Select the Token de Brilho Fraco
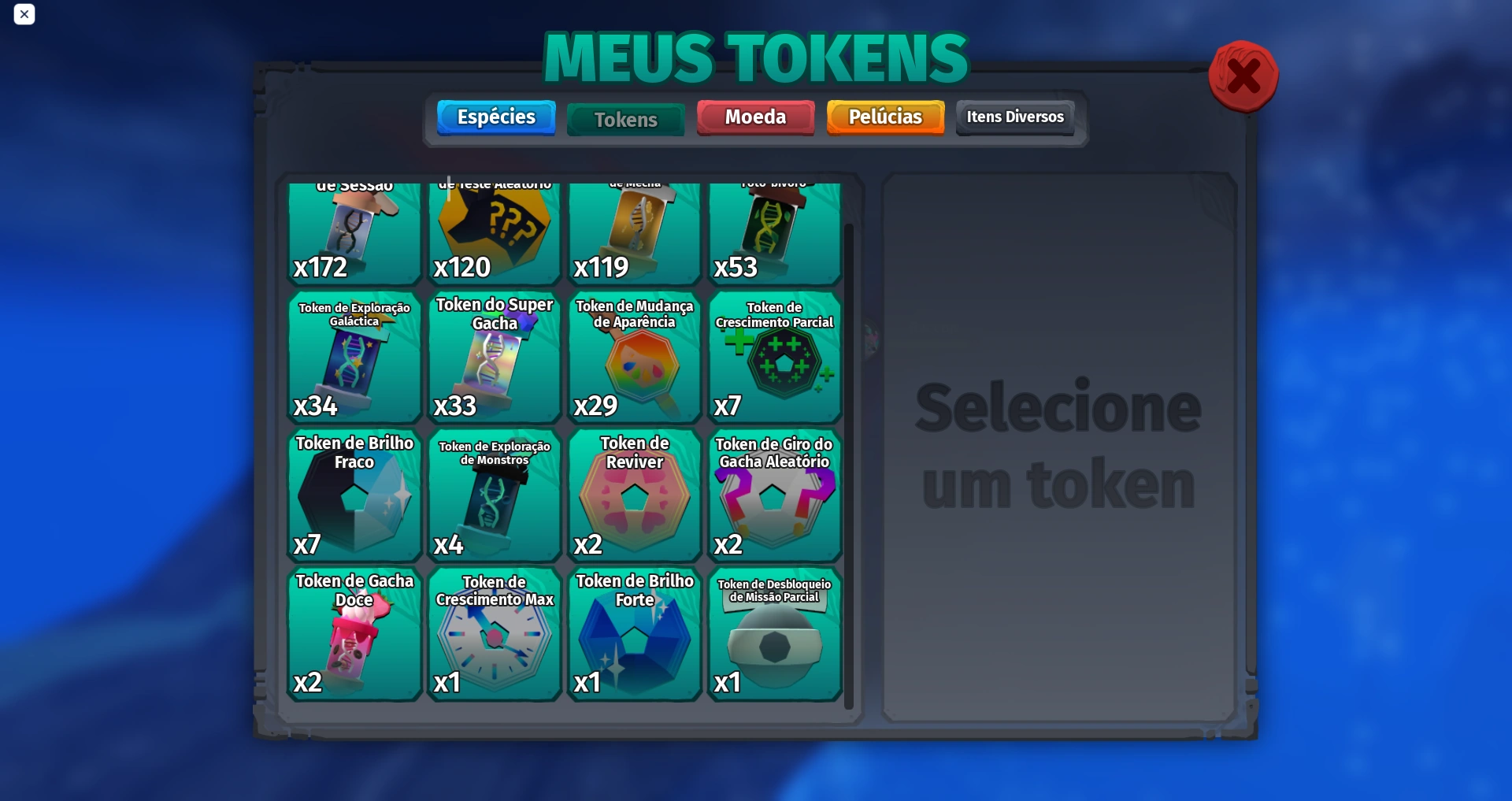 point(354,496)
